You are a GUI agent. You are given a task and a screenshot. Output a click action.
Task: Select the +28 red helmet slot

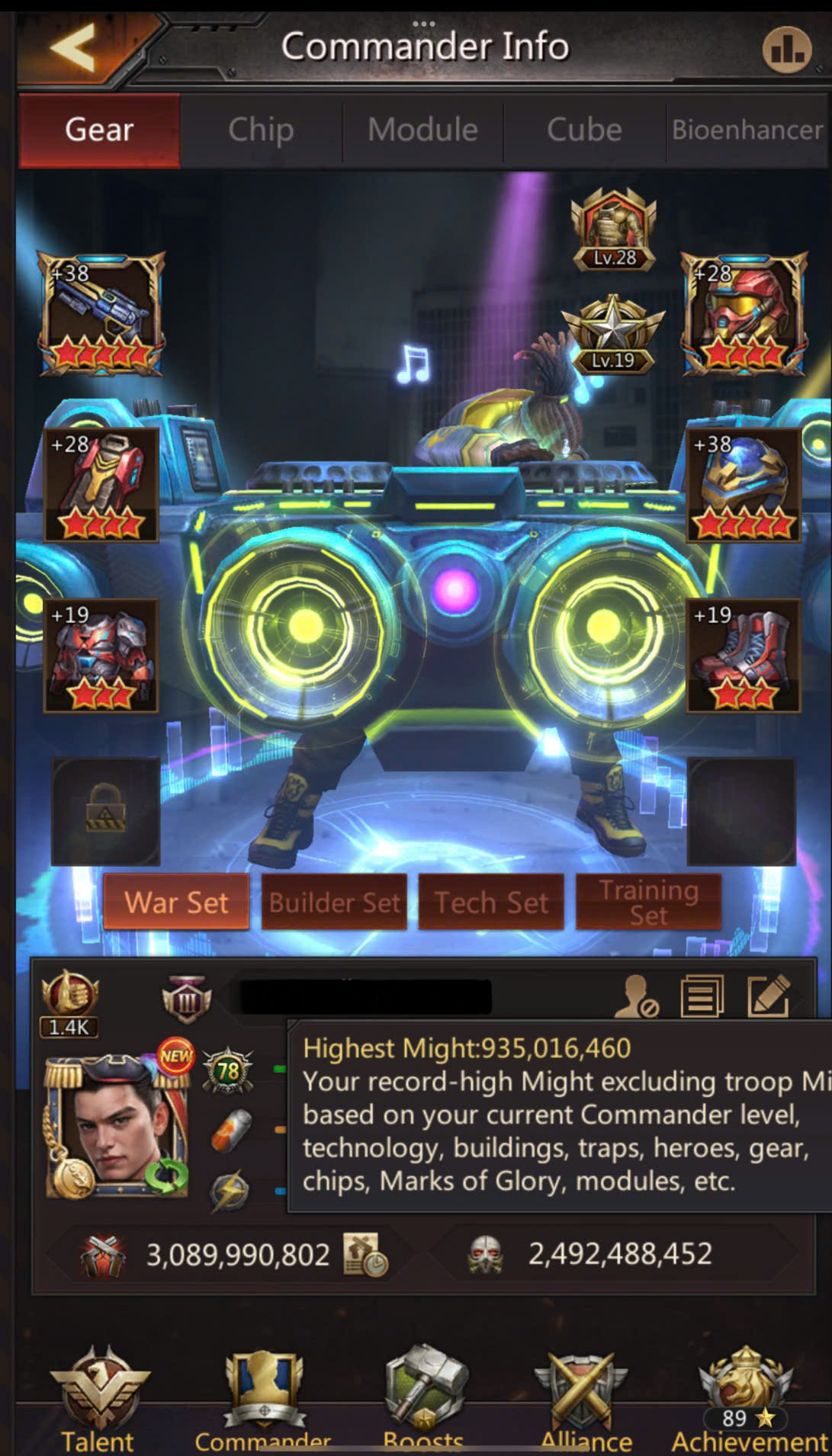pyautogui.click(x=744, y=314)
